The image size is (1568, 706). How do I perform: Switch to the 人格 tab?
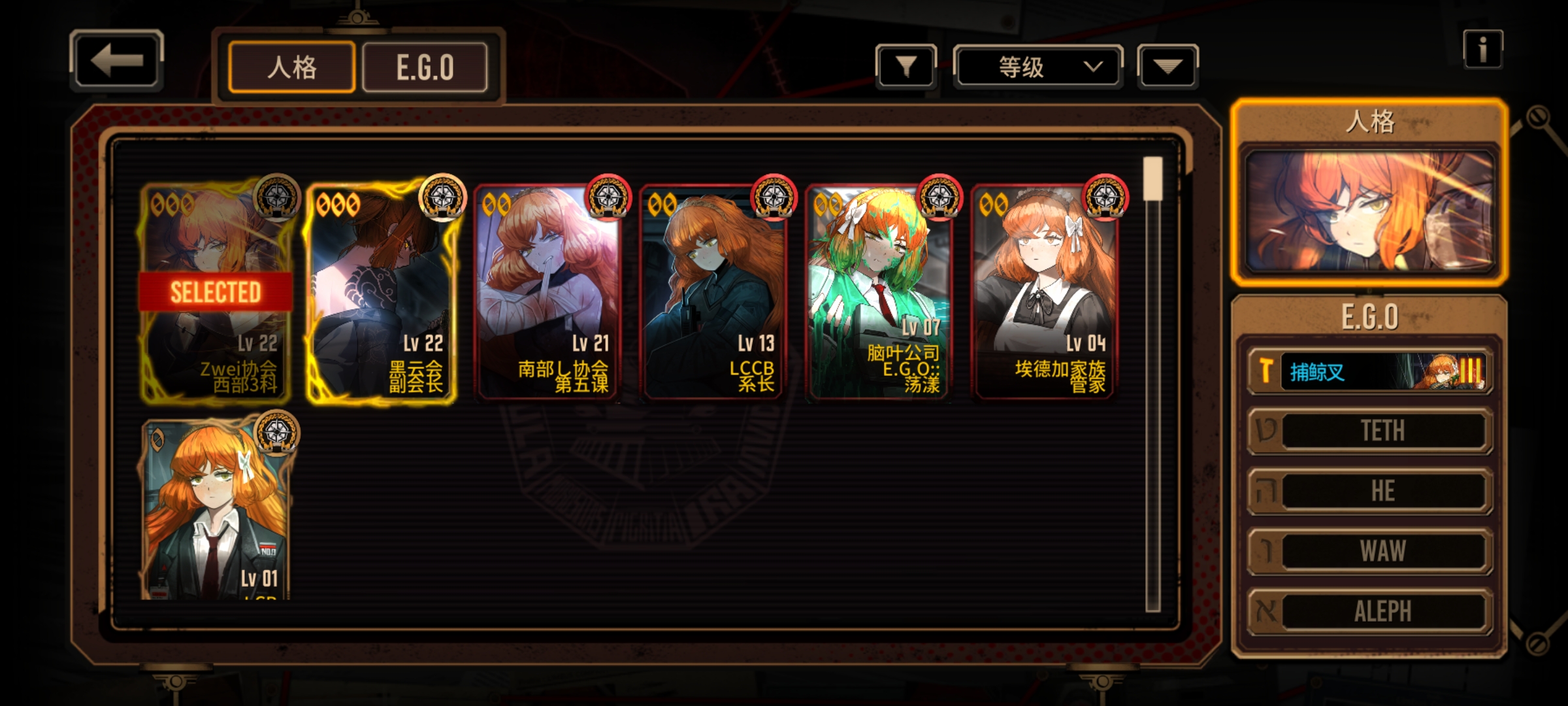pyautogui.click(x=291, y=67)
